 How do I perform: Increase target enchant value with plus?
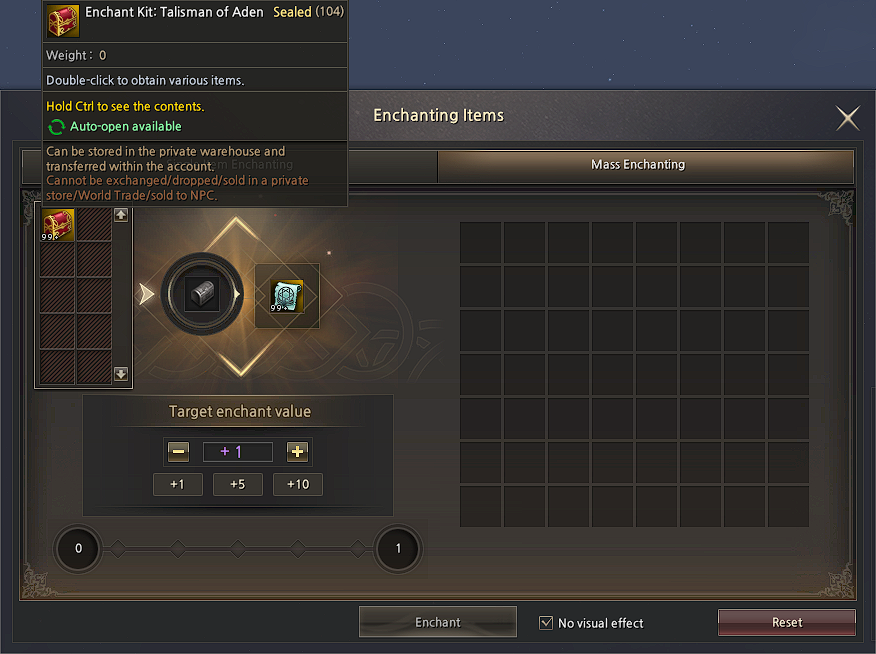297,452
